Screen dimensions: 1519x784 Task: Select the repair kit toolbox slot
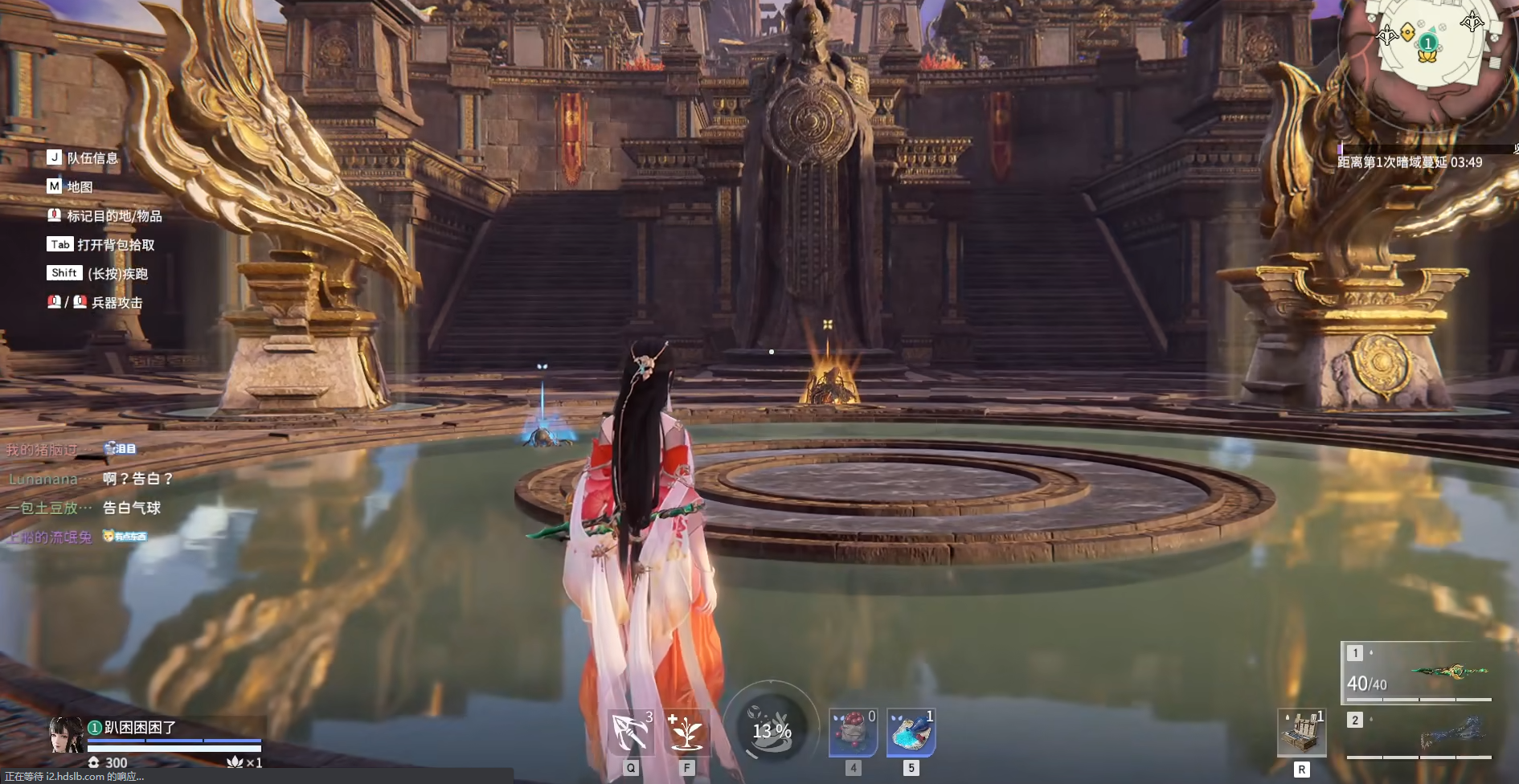(1301, 733)
